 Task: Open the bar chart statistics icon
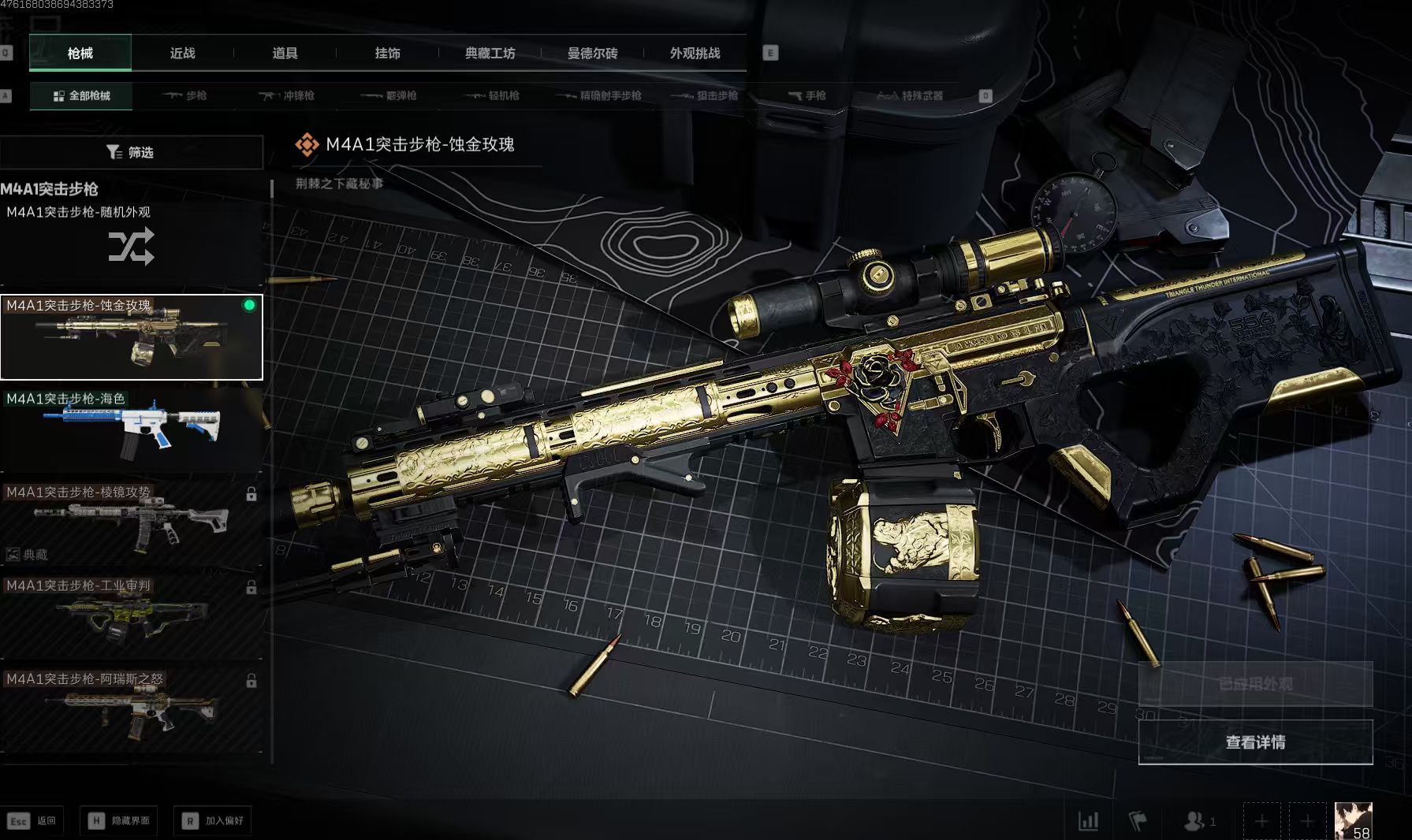(1088, 821)
